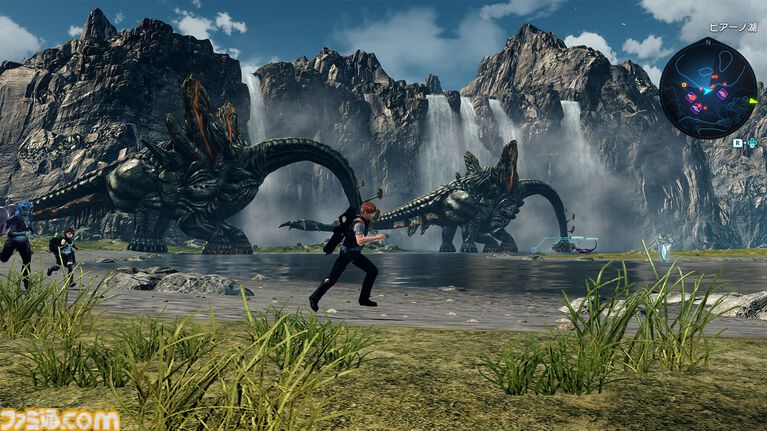This screenshot has width=767, height=431.
Task: Open the circular minimap
Action: coord(708,88)
